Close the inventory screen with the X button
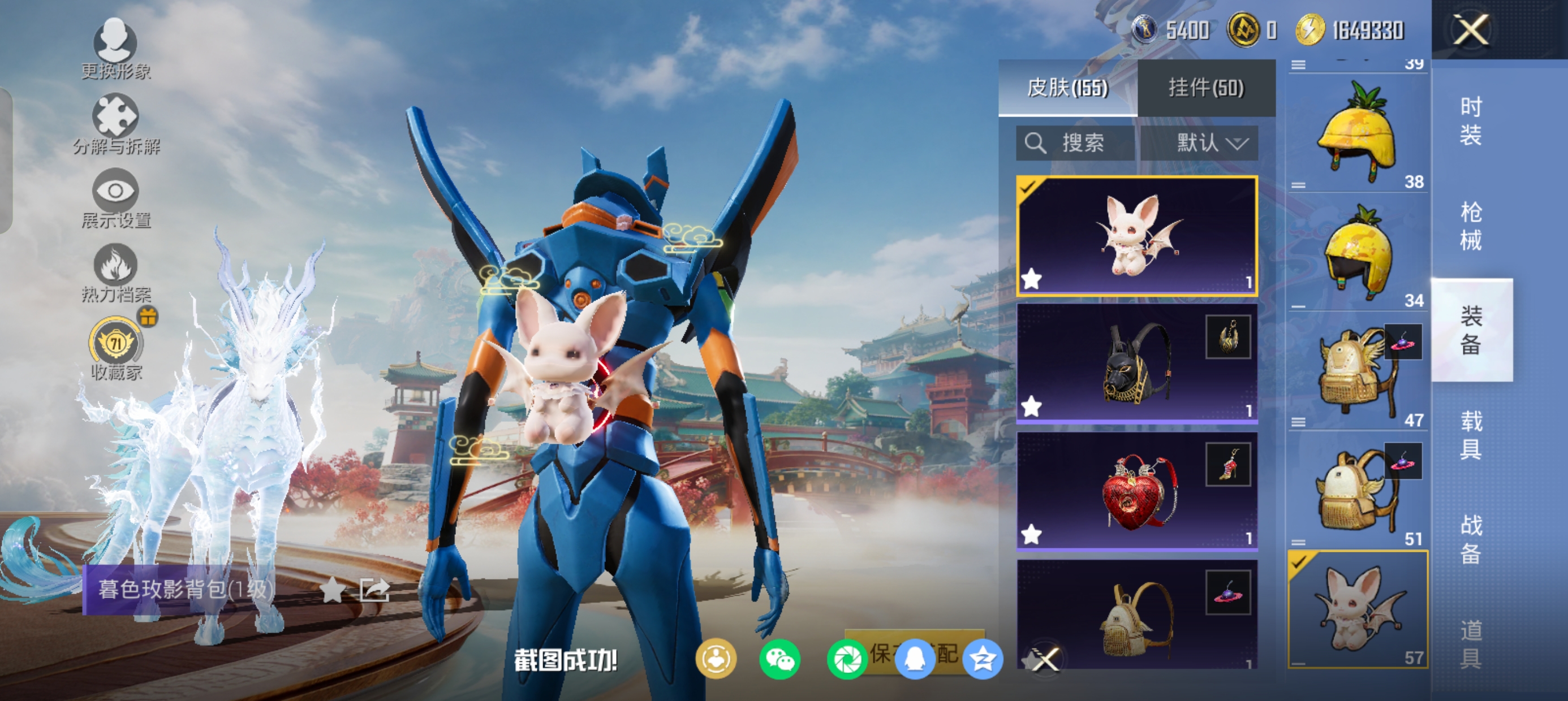This screenshot has height=701, width=1568. 1471,30
